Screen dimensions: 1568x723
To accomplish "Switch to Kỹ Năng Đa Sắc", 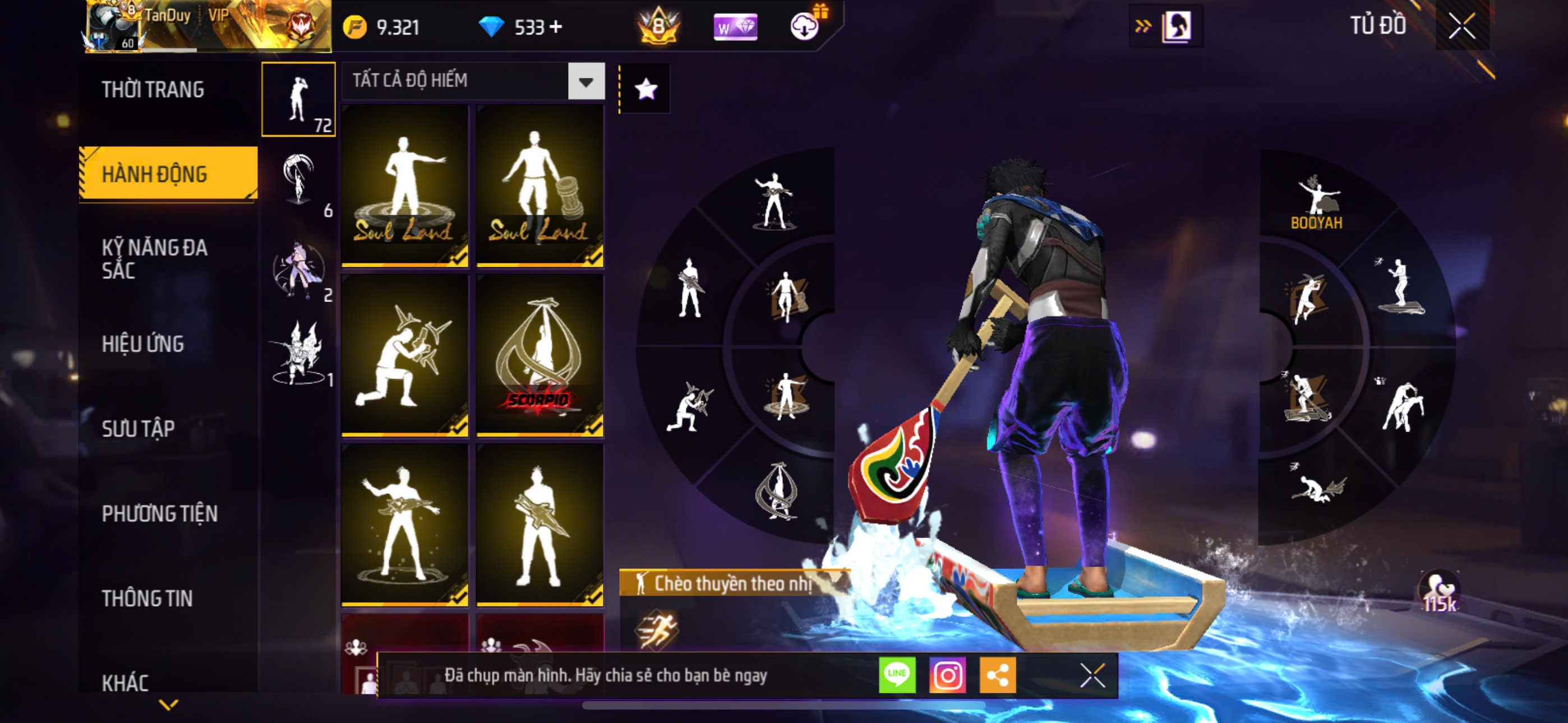I will 155,258.
